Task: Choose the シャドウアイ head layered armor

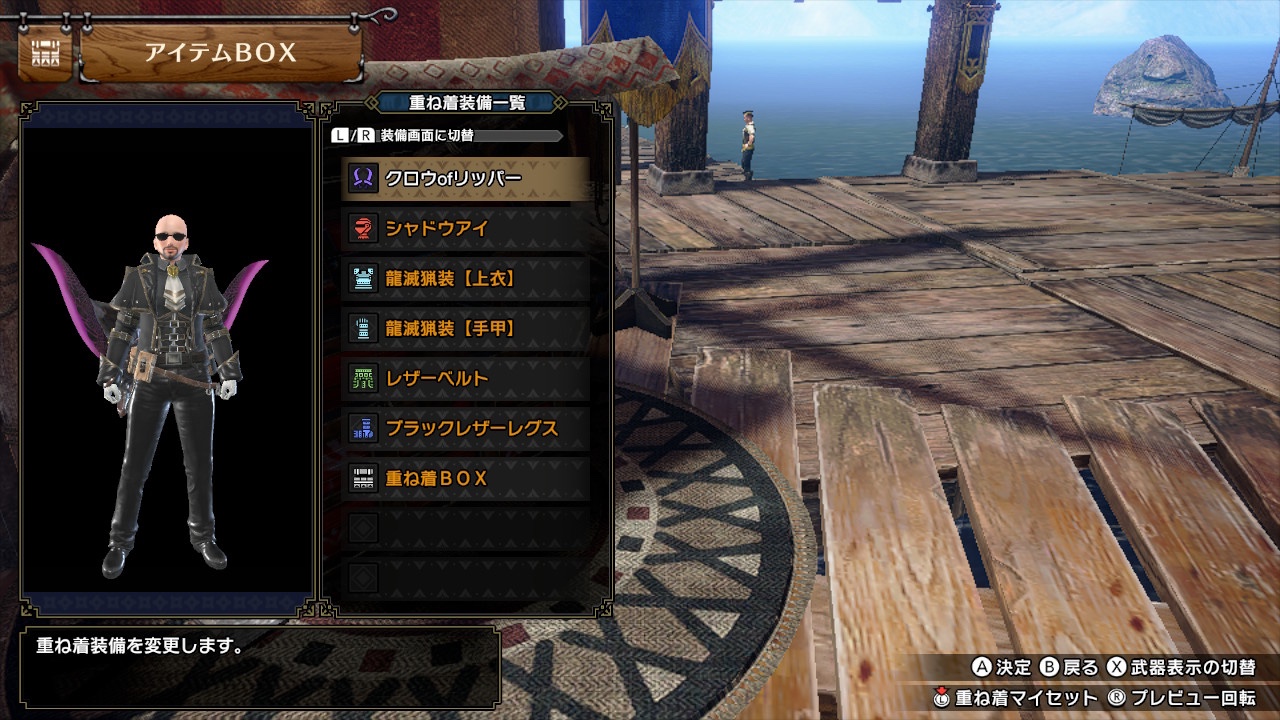Action: 466,229
